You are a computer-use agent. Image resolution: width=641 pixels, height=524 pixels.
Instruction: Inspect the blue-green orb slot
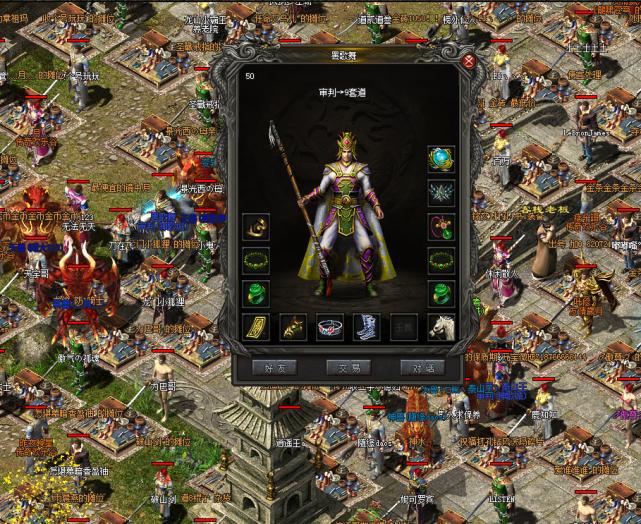[x=440, y=160]
